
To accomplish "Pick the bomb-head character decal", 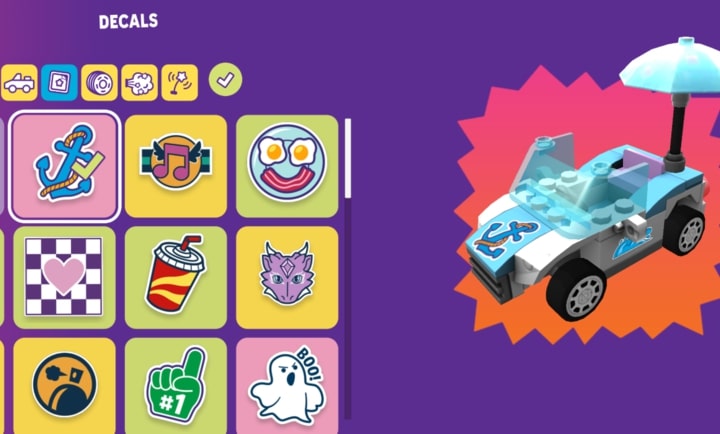I will tap(65, 386).
